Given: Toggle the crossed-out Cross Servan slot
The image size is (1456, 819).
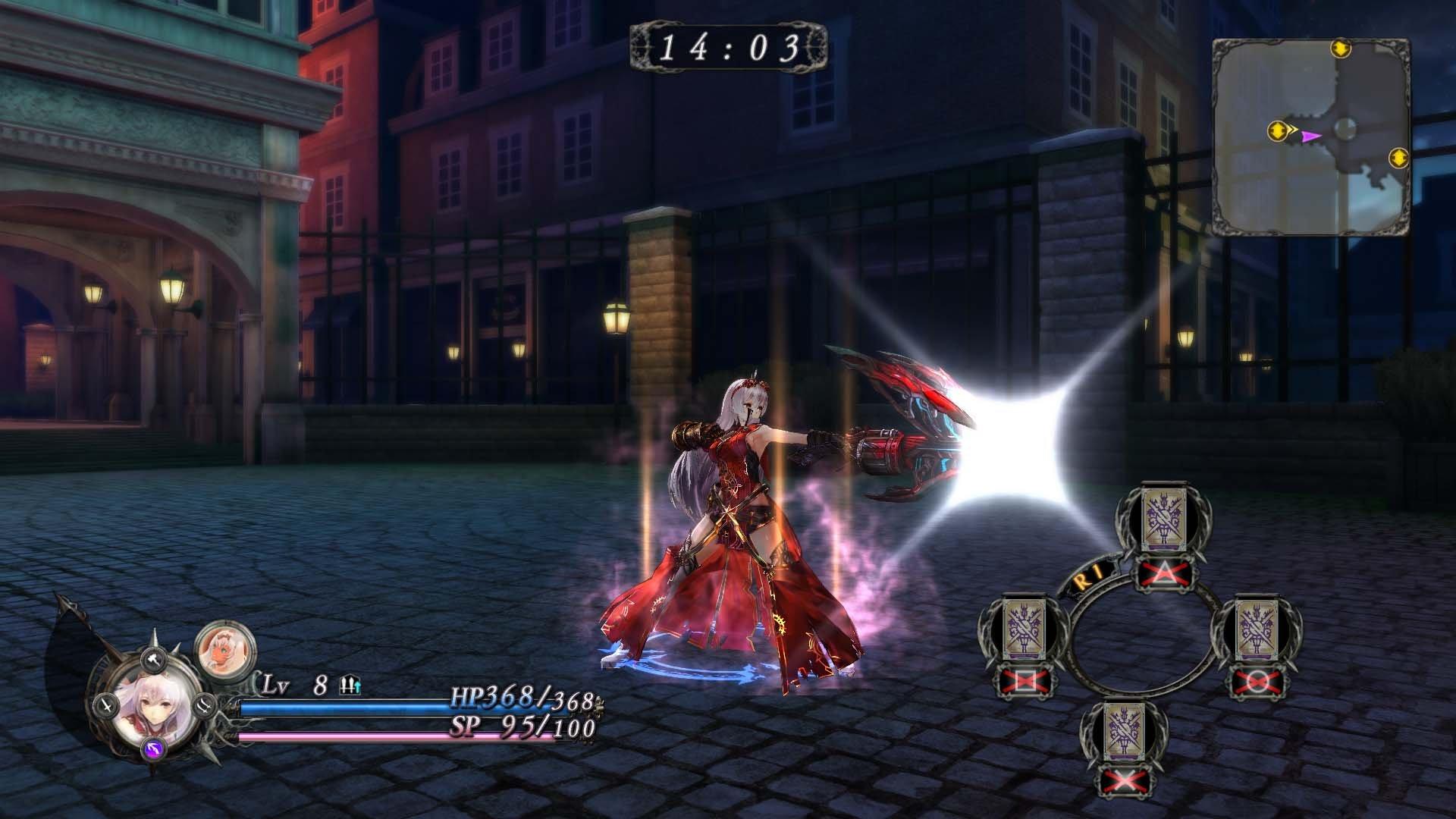Looking at the screenshot, I should (1124, 780).
